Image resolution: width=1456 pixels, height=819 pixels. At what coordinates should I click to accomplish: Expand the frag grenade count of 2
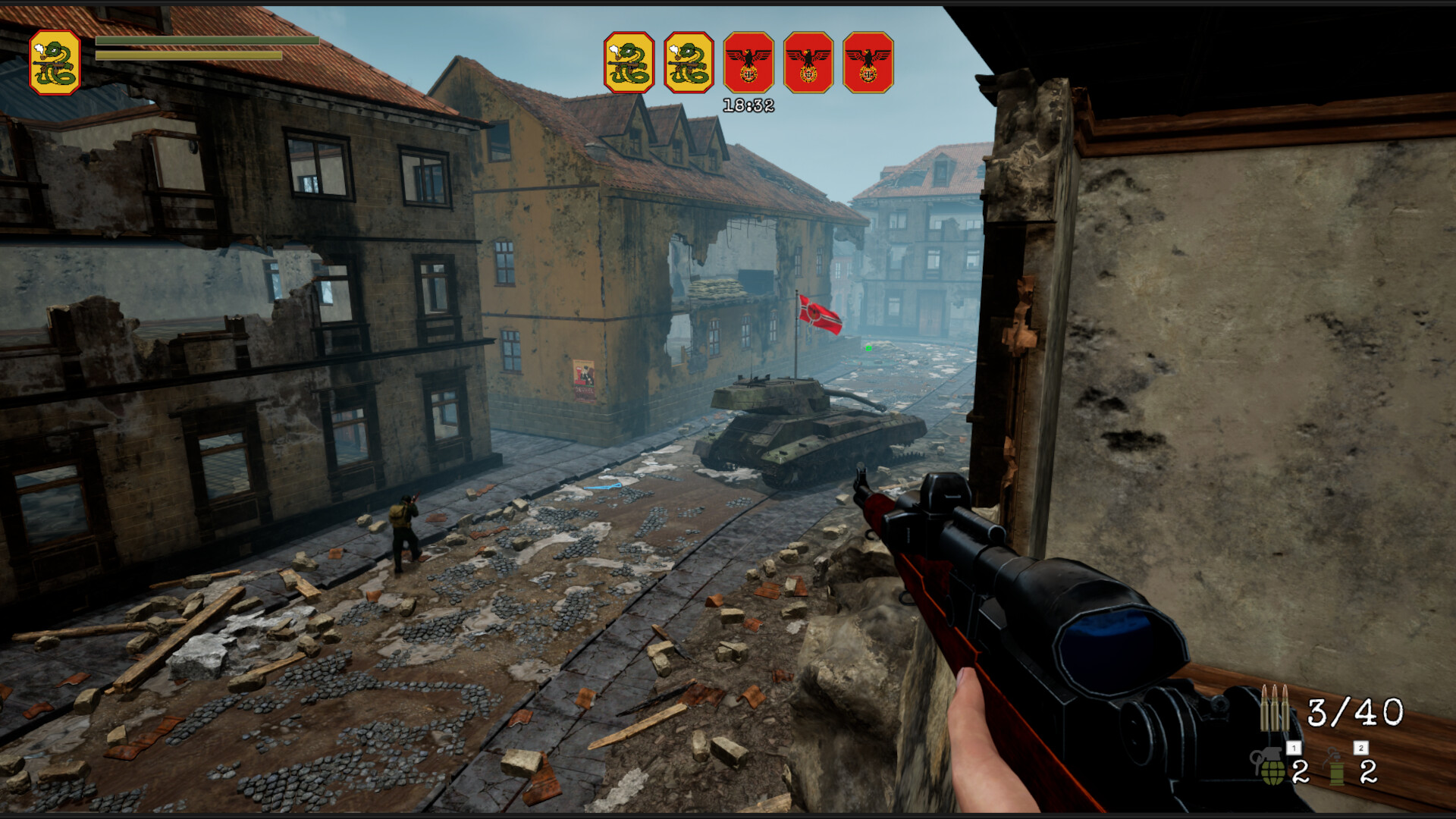pyautogui.click(x=1300, y=772)
